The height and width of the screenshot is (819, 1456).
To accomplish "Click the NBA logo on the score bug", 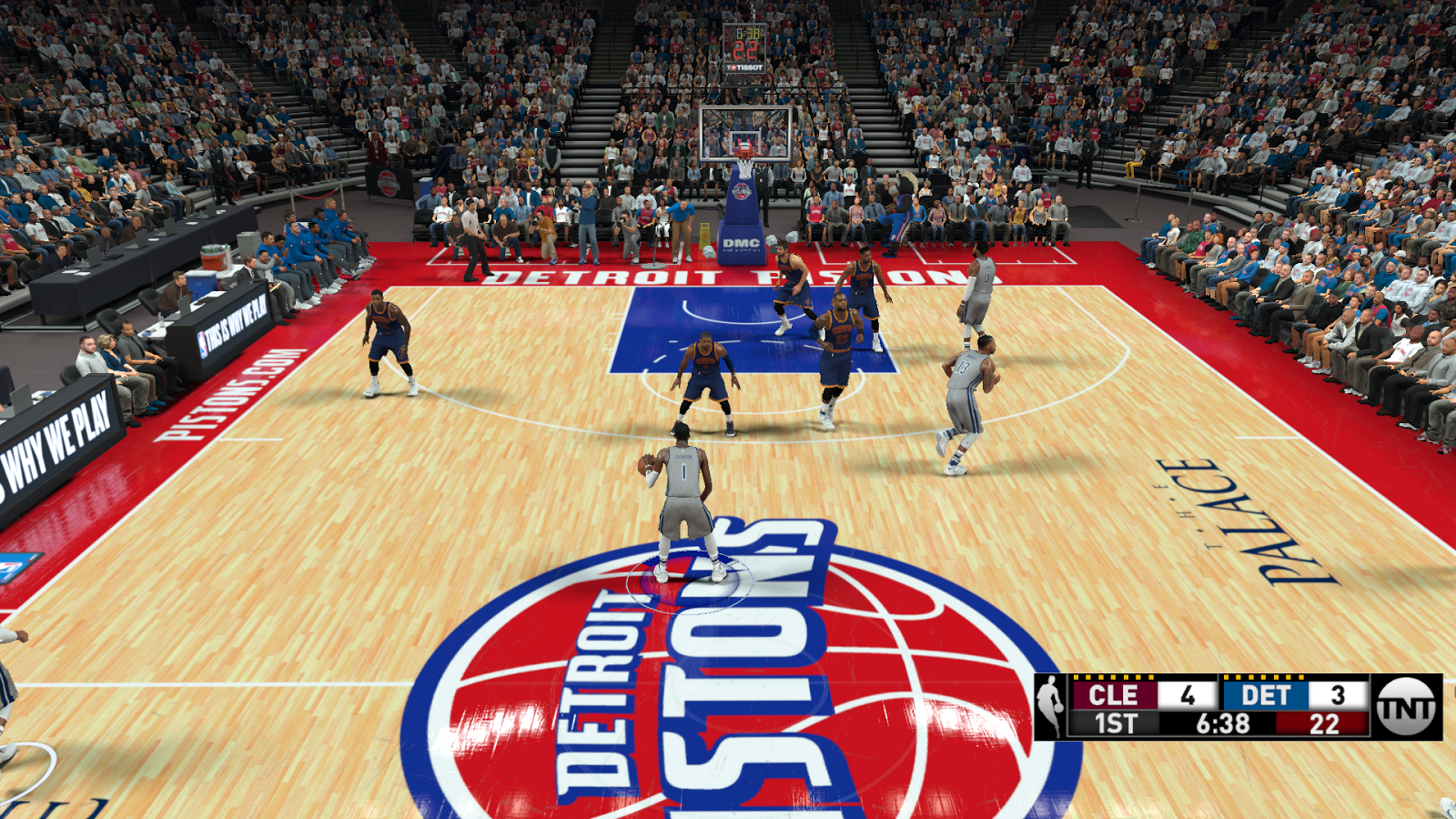I will click(1049, 706).
